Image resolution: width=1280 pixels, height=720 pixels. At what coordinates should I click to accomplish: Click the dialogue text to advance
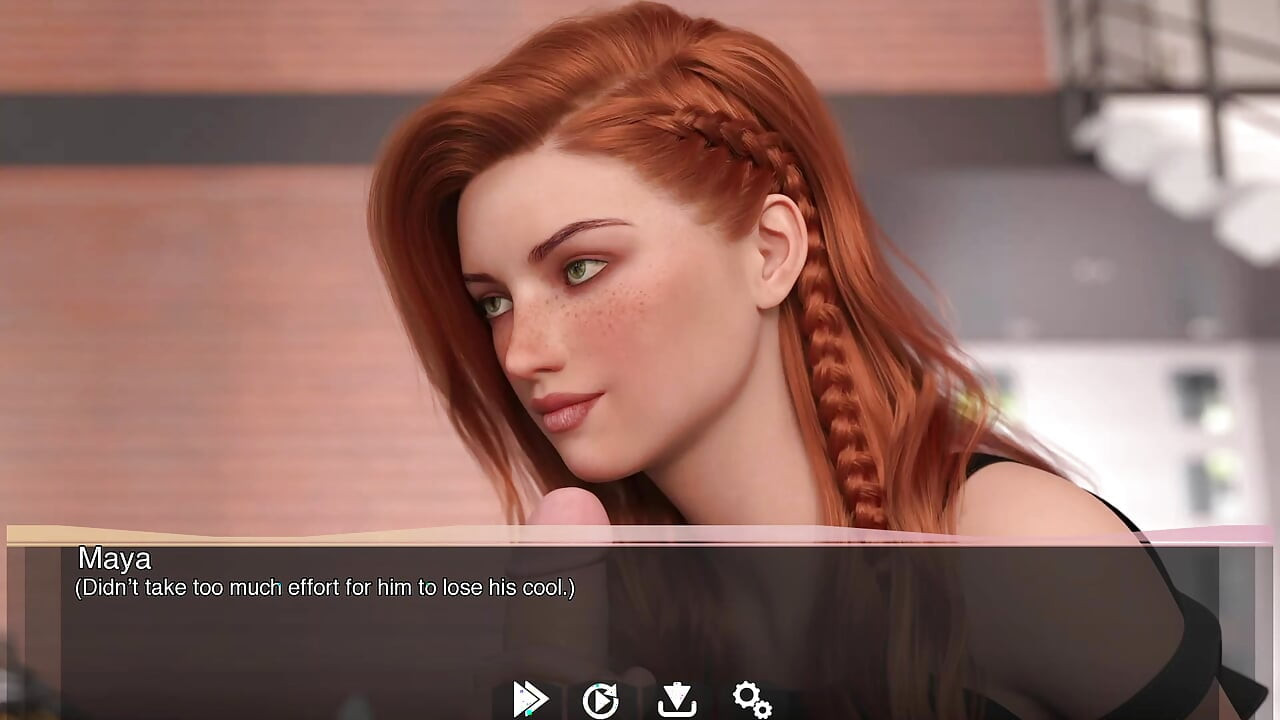325,588
